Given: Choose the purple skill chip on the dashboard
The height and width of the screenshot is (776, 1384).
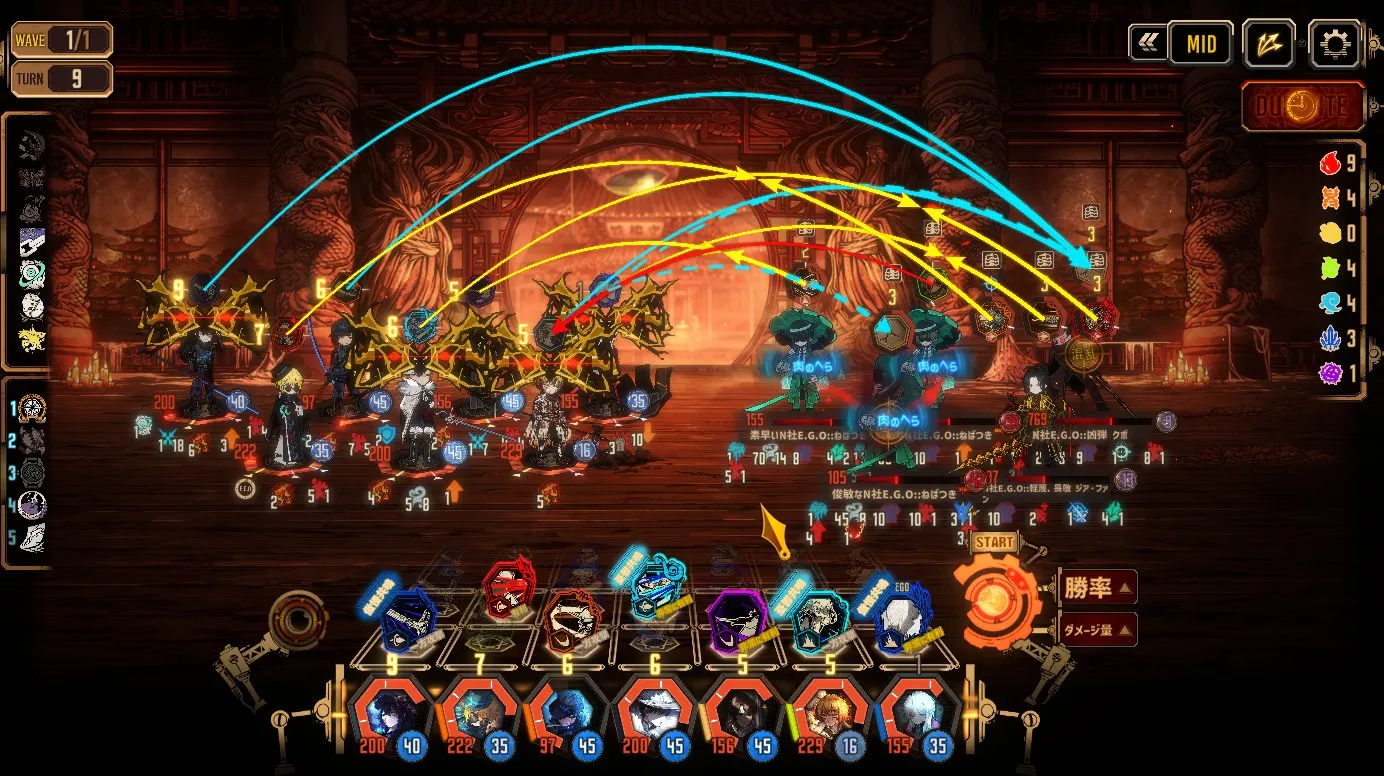Looking at the screenshot, I should [x=740, y=616].
